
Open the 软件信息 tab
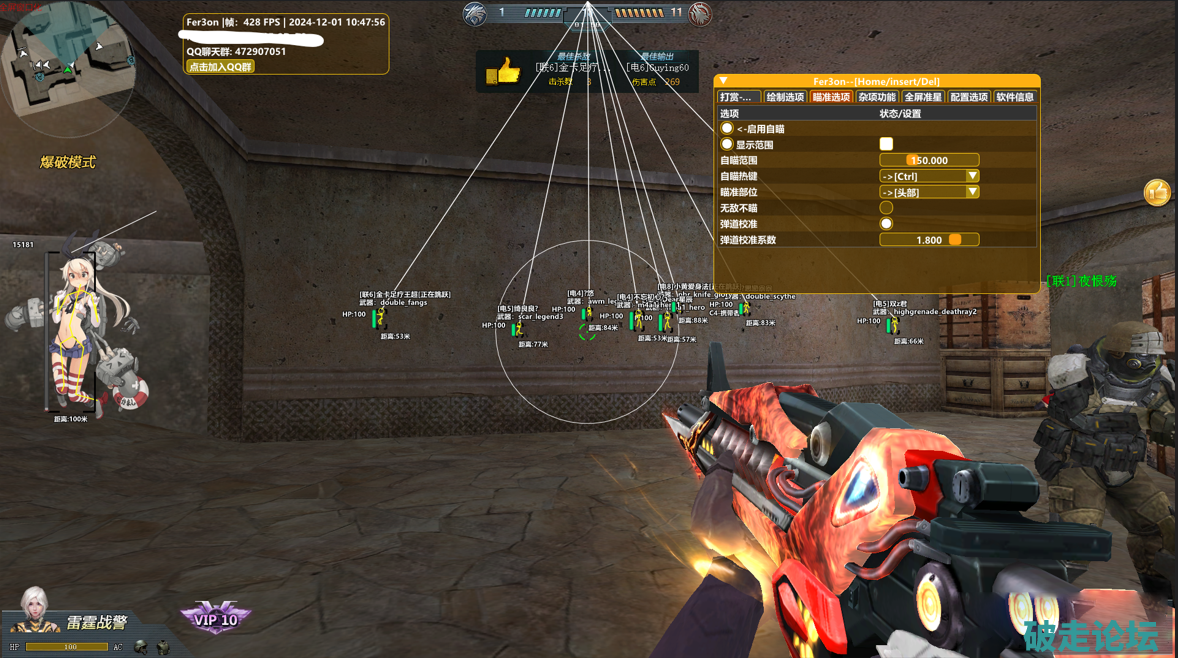(1015, 97)
